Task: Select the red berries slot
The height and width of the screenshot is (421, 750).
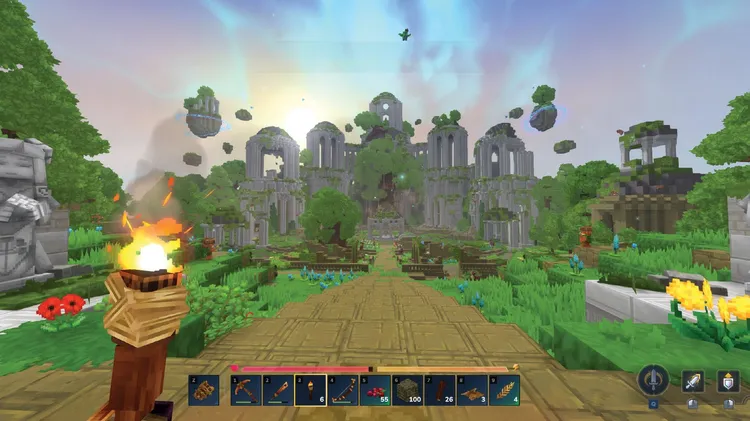Action: (x=375, y=390)
